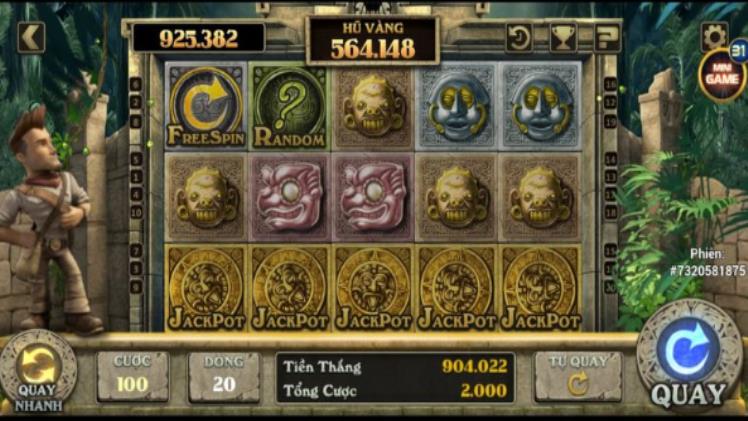This screenshot has height=421, width=748.
Task: Go back using the left arrow button
Action: click(31, 38)
